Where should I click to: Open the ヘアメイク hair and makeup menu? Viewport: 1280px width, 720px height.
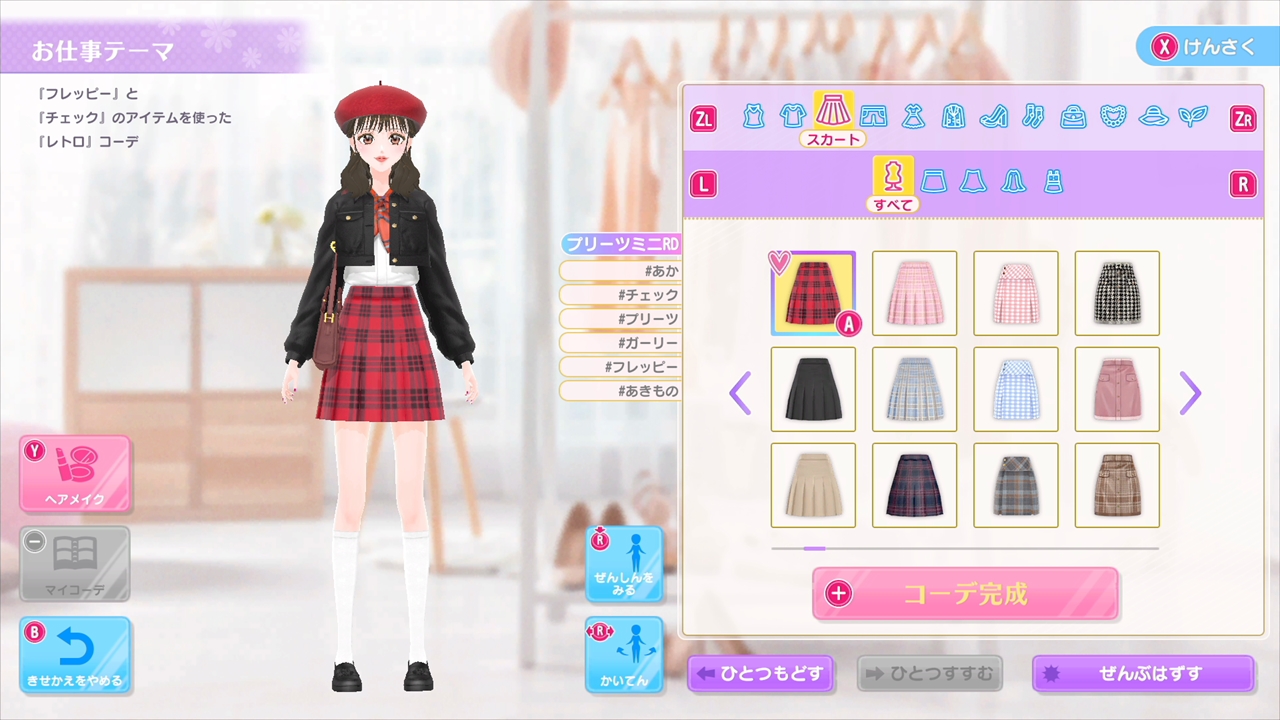tap(75, 472)
